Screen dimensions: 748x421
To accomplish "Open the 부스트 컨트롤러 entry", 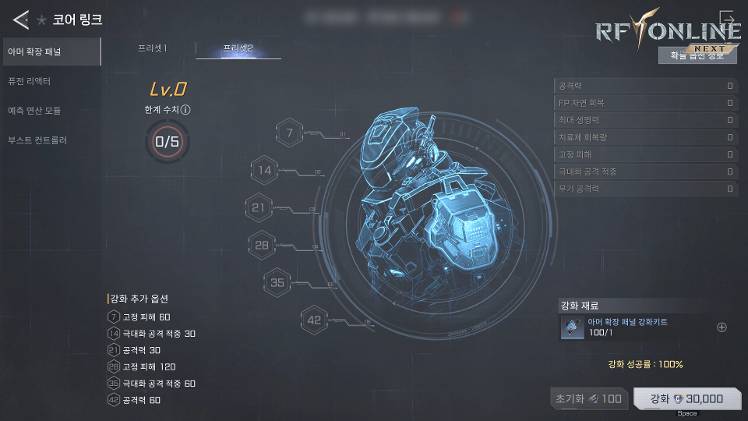I will point(50,141).
